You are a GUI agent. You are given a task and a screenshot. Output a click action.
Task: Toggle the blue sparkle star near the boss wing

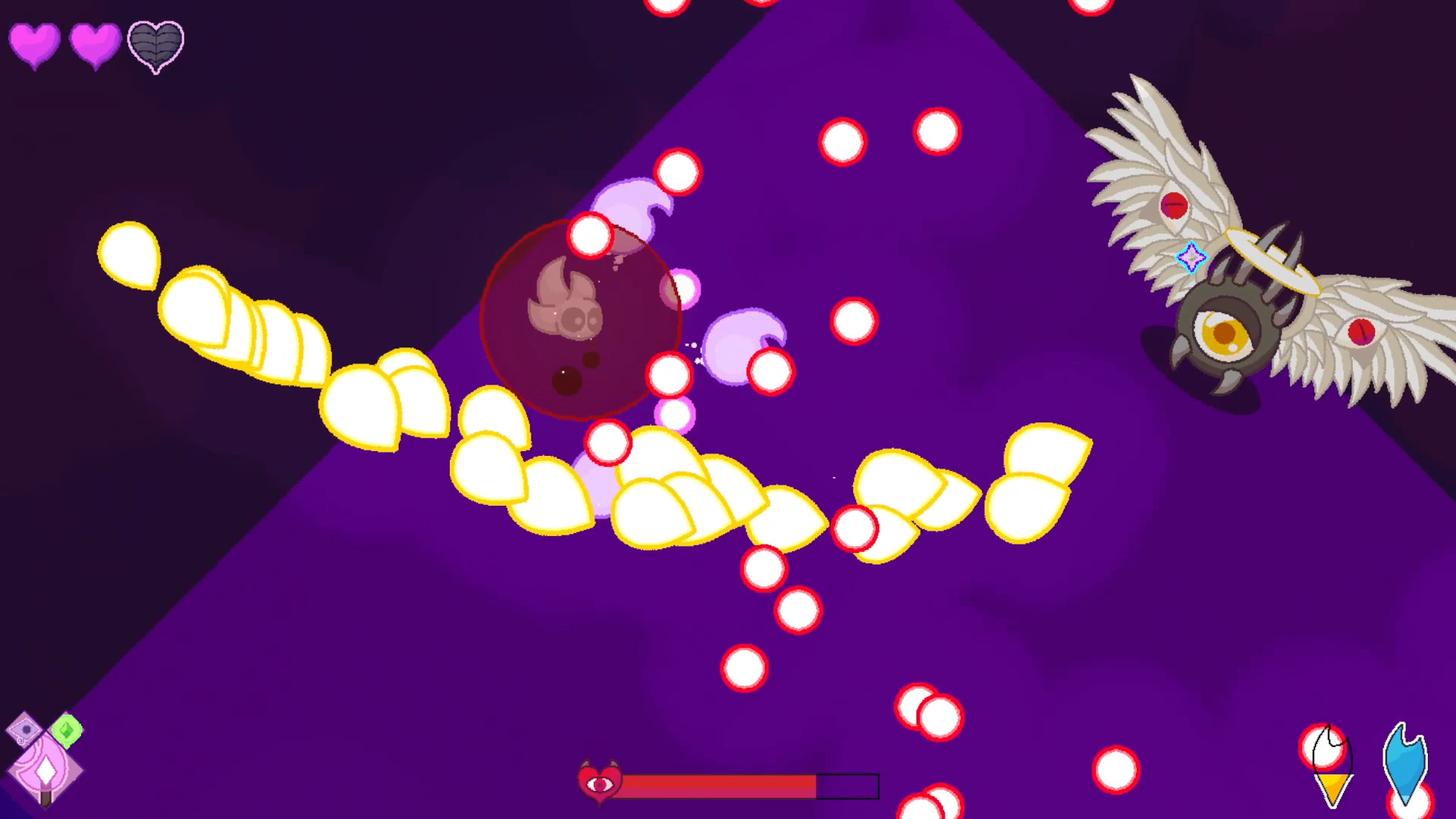[1193, 259]
